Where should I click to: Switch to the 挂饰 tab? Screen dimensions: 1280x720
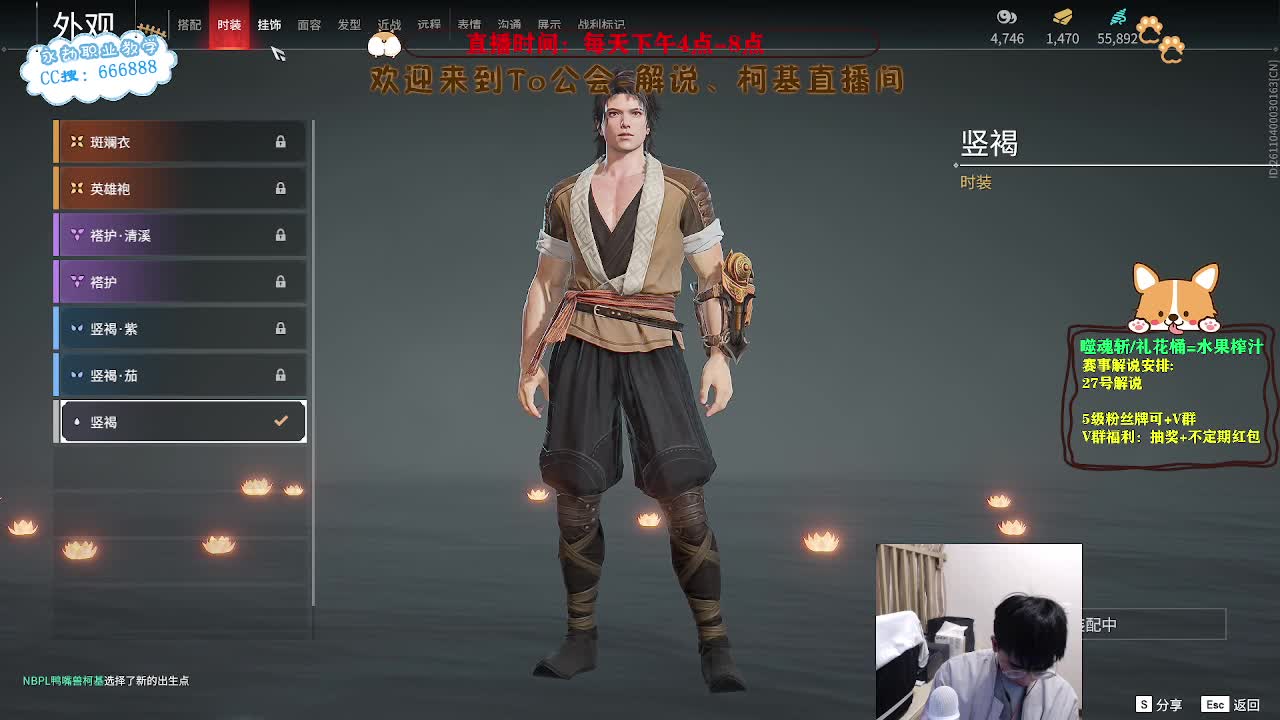click(268, 25)
